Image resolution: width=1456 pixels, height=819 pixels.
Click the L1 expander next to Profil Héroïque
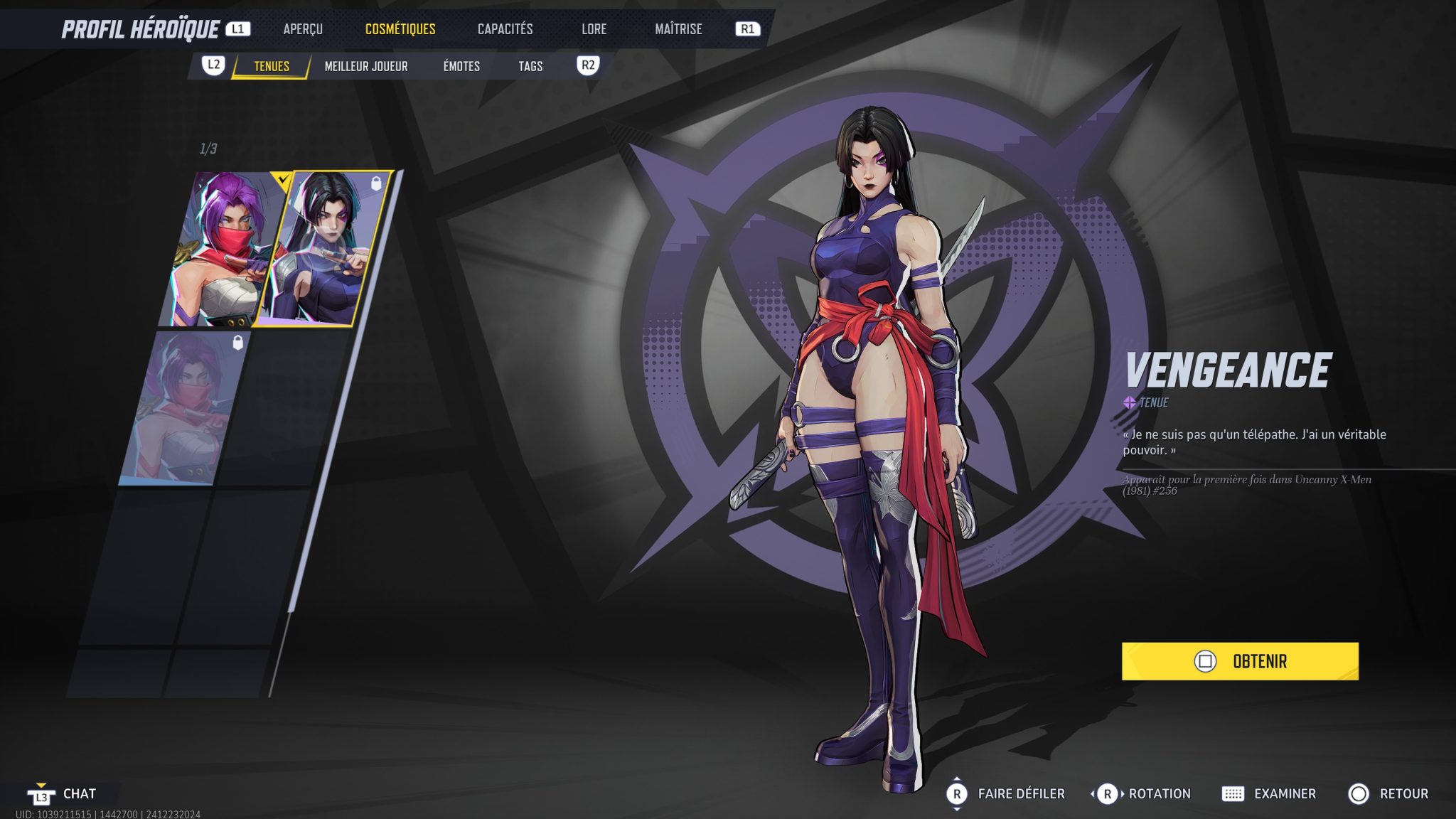tap(240, 29)
